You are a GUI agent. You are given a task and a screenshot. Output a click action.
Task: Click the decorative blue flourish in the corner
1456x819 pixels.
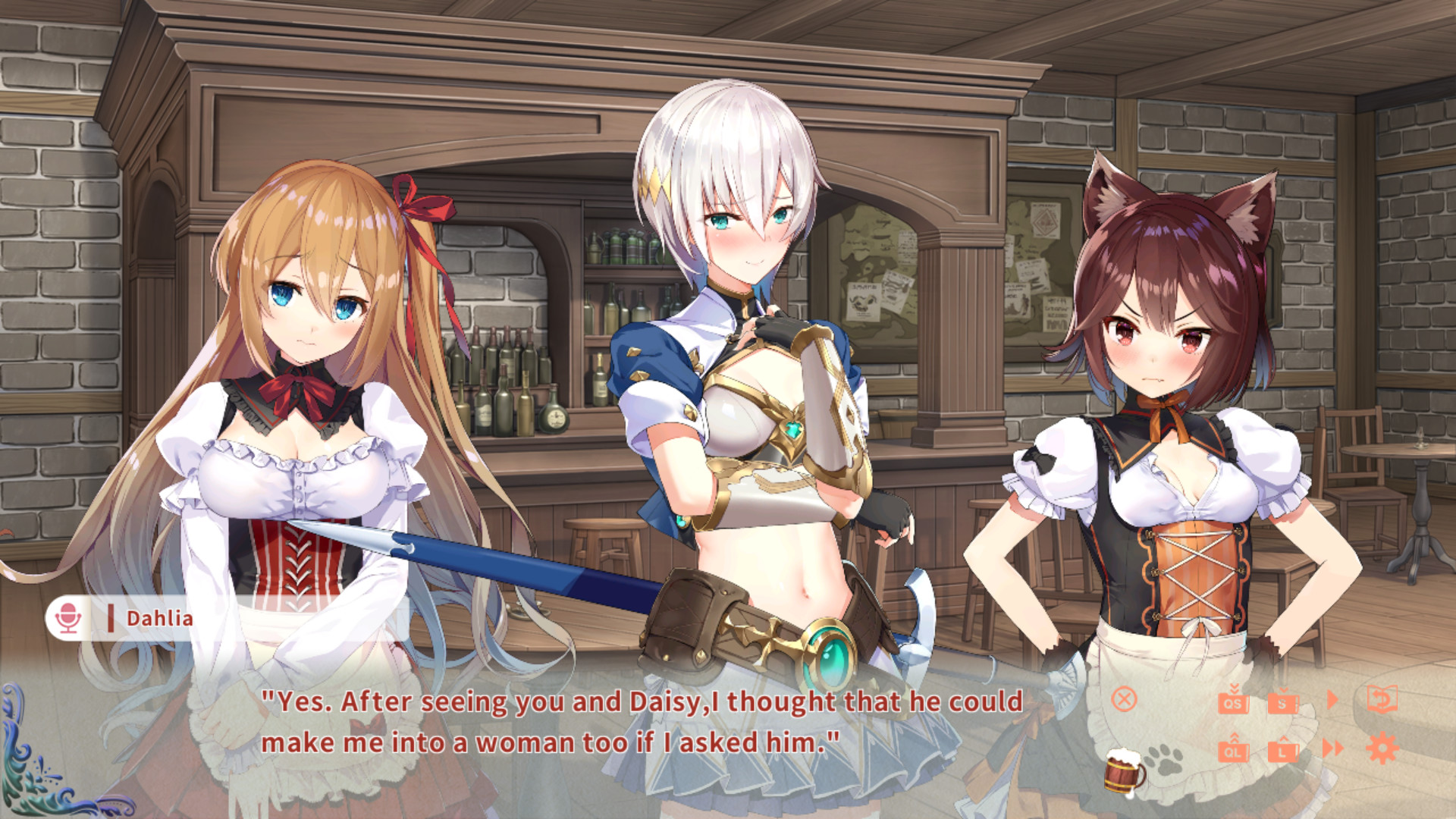coord(34,766)
